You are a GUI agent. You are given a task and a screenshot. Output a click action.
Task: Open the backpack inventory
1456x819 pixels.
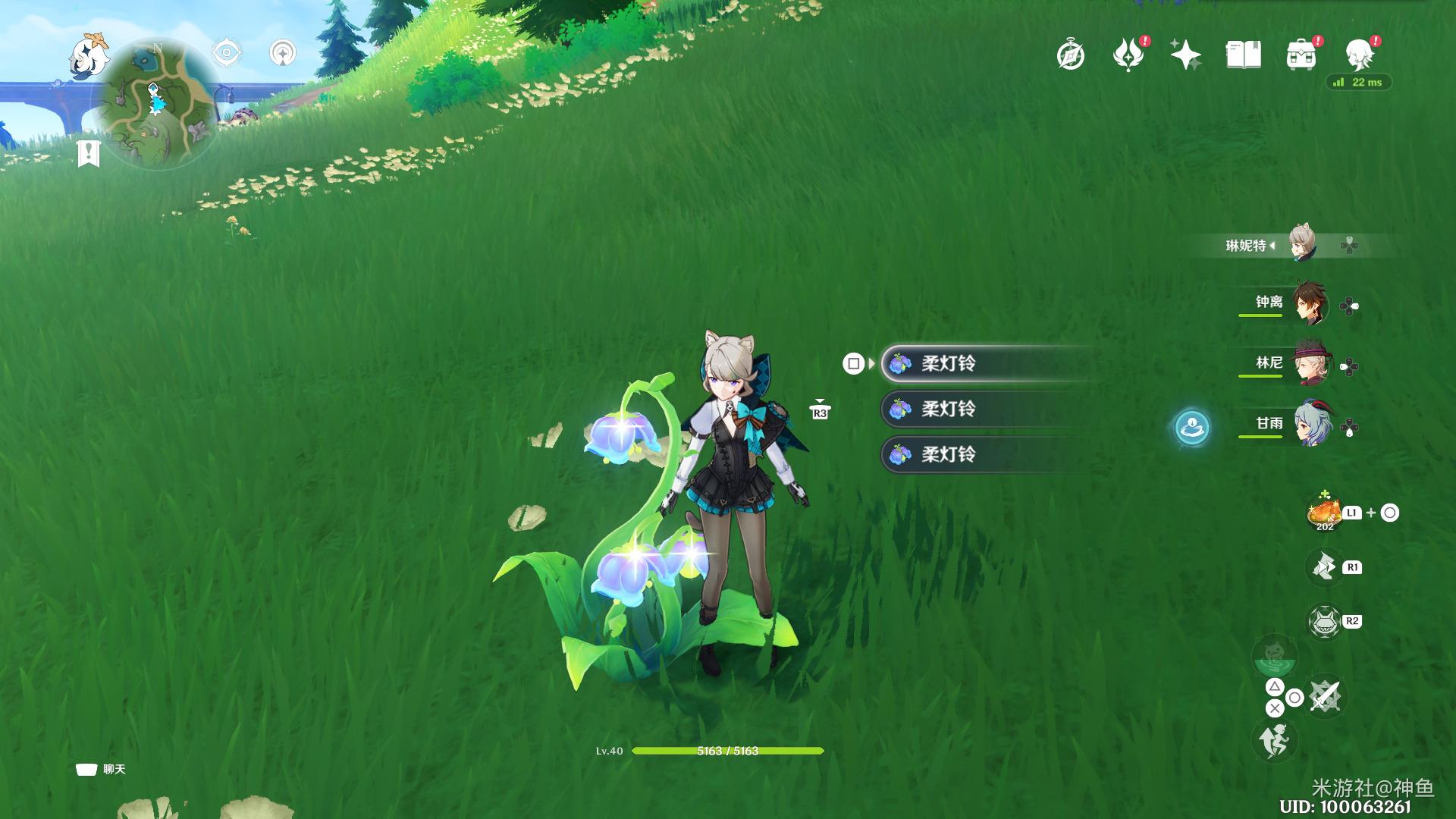[x=1301, y=55]
